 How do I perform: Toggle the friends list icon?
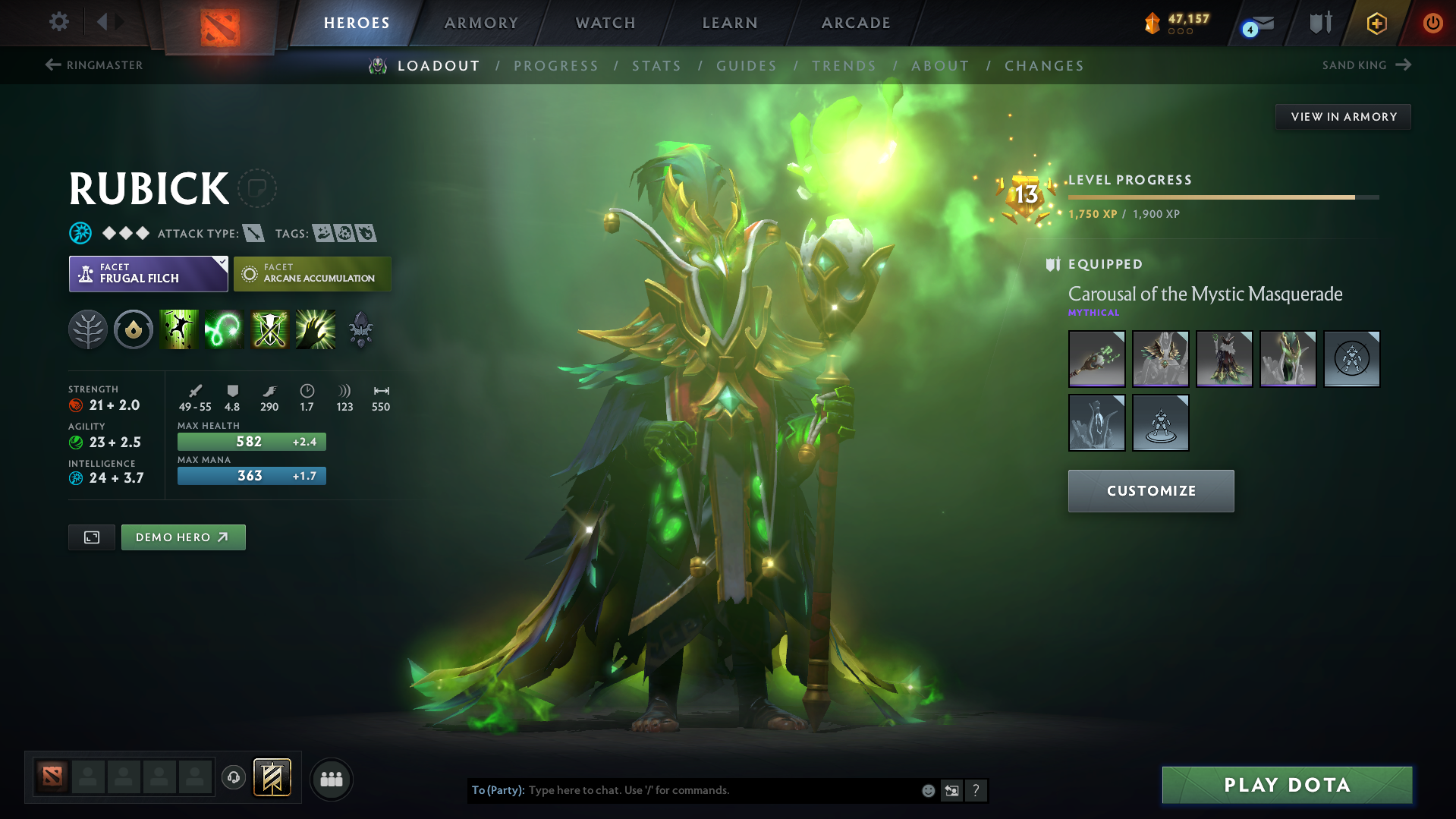331,779
